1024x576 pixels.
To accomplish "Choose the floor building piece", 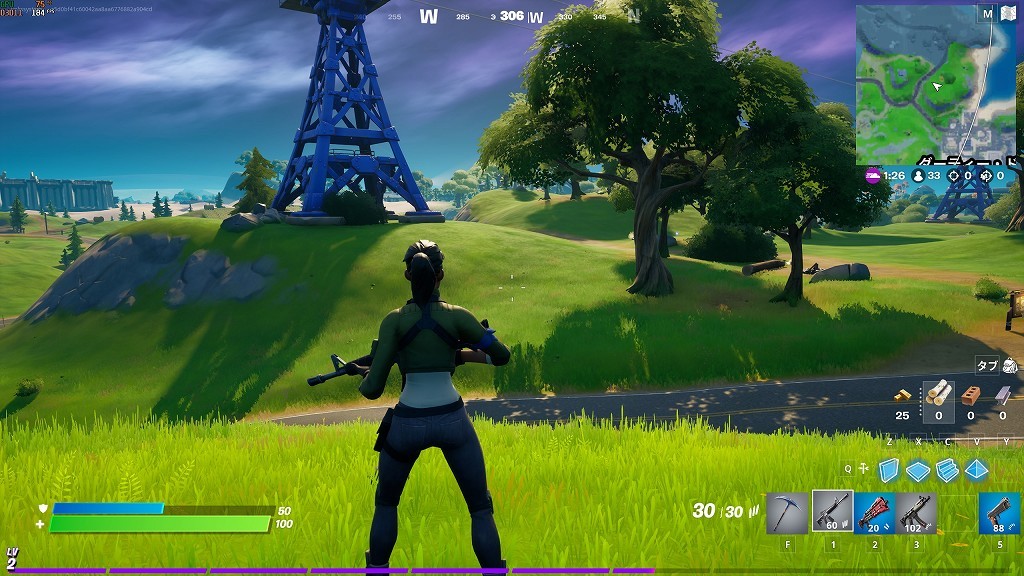I will (918, 470).
